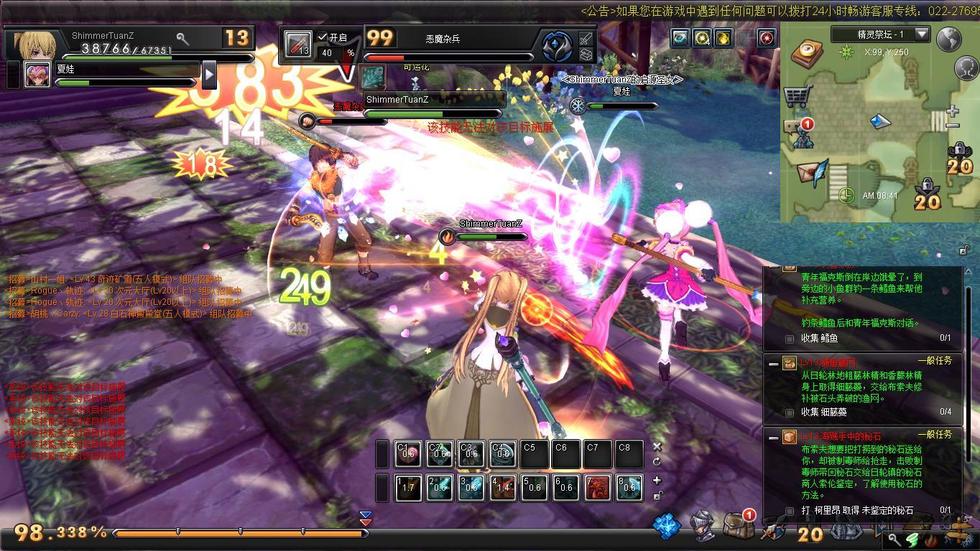This screenshot has height=551, width=980.
Task: Collapse the 布索夫 secret stone quest entry
Action: [773, 436]
